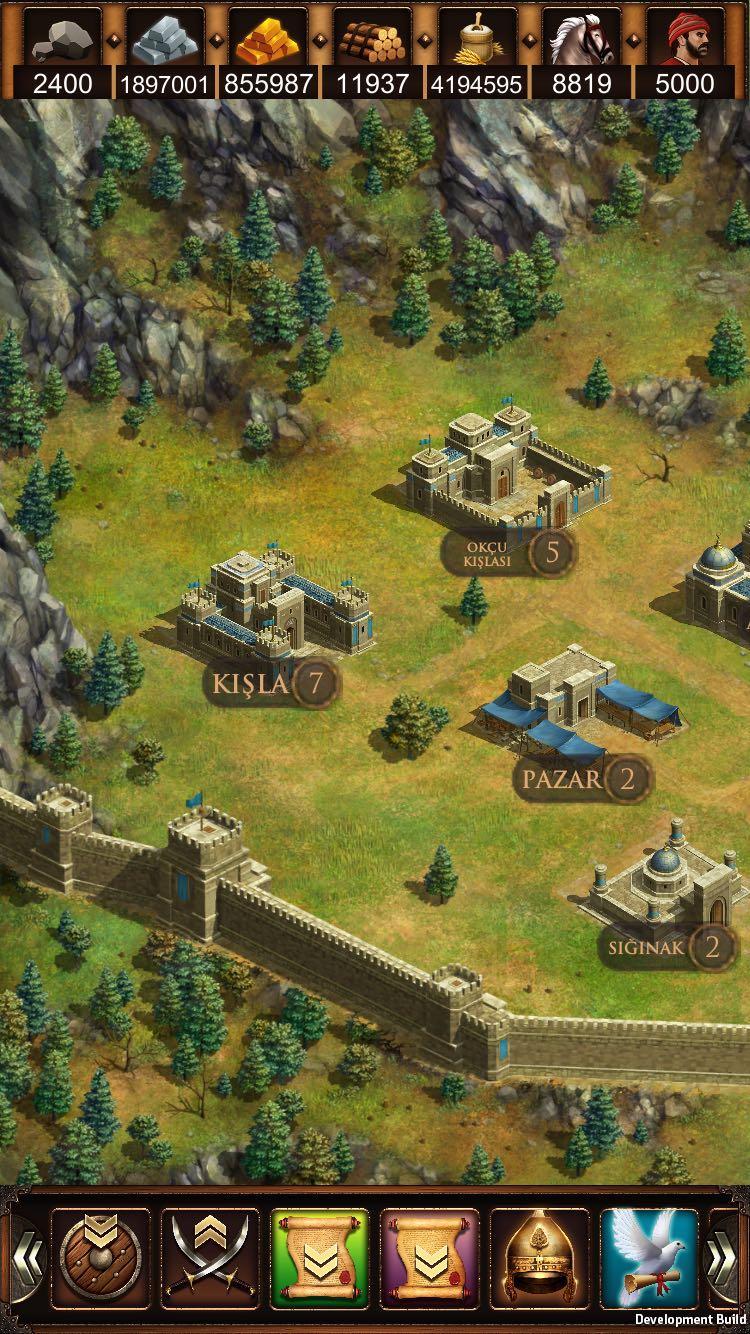Screen dimensions: 750x1334
Task: Tap the stone resource icon
Action: point(62,40)
